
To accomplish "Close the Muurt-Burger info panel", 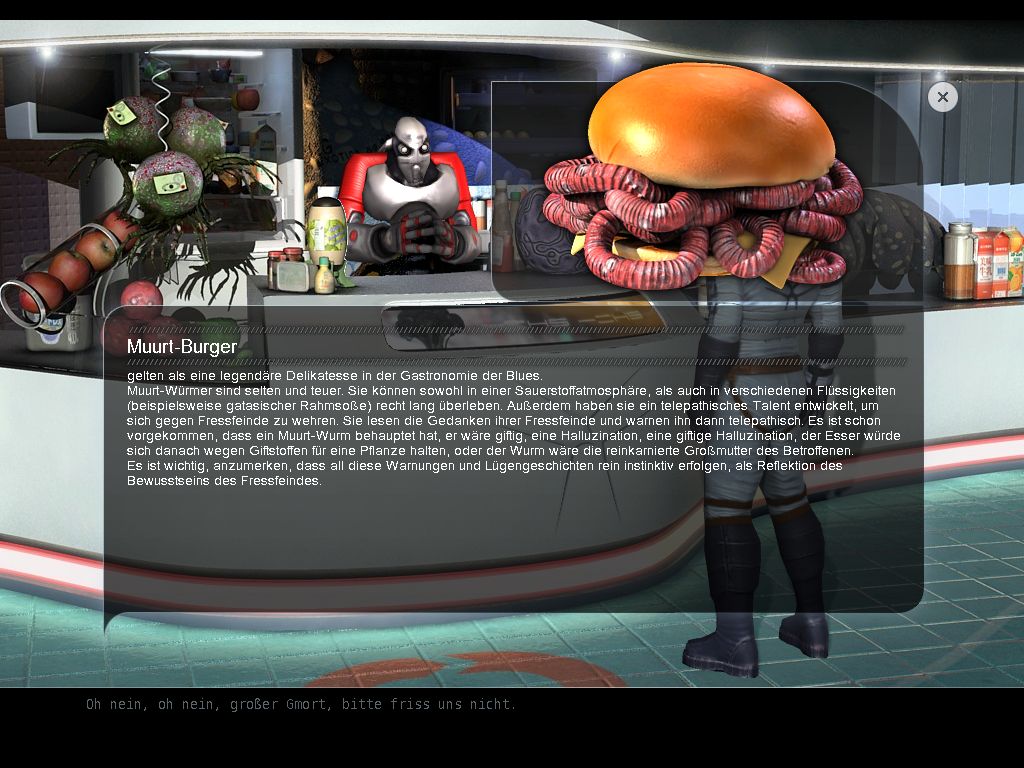I will (942, 97).
